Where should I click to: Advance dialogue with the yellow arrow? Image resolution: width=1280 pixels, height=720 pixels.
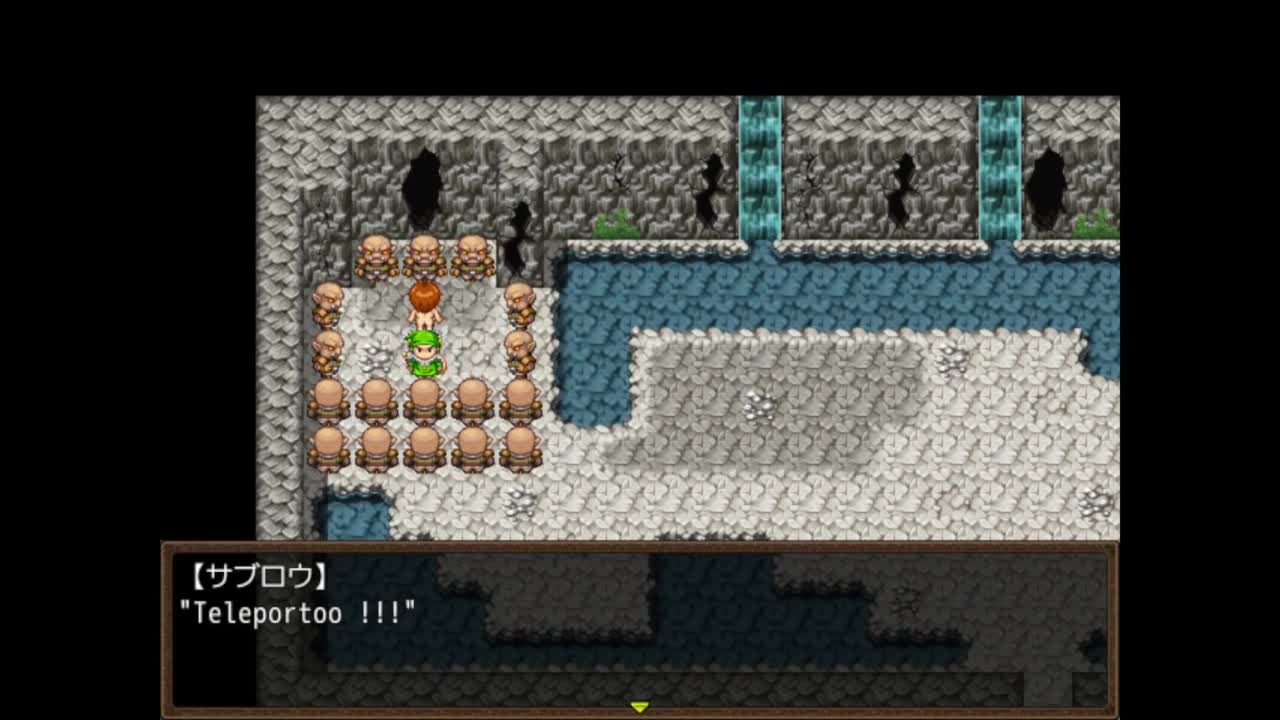[639, 707]
